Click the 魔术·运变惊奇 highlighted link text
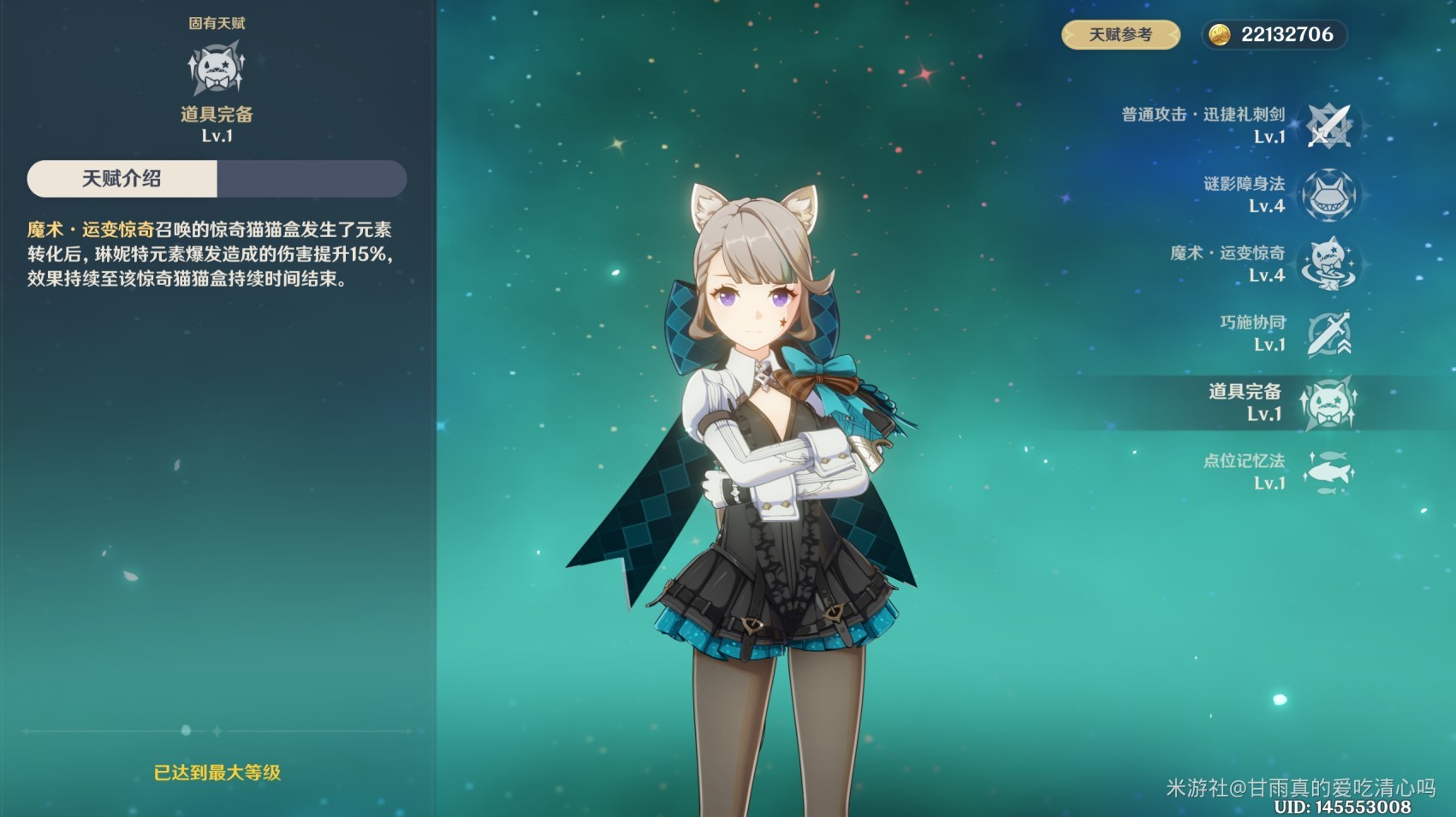The width and height of the screenshot is (1456, 817). click(x=91, y=229)
